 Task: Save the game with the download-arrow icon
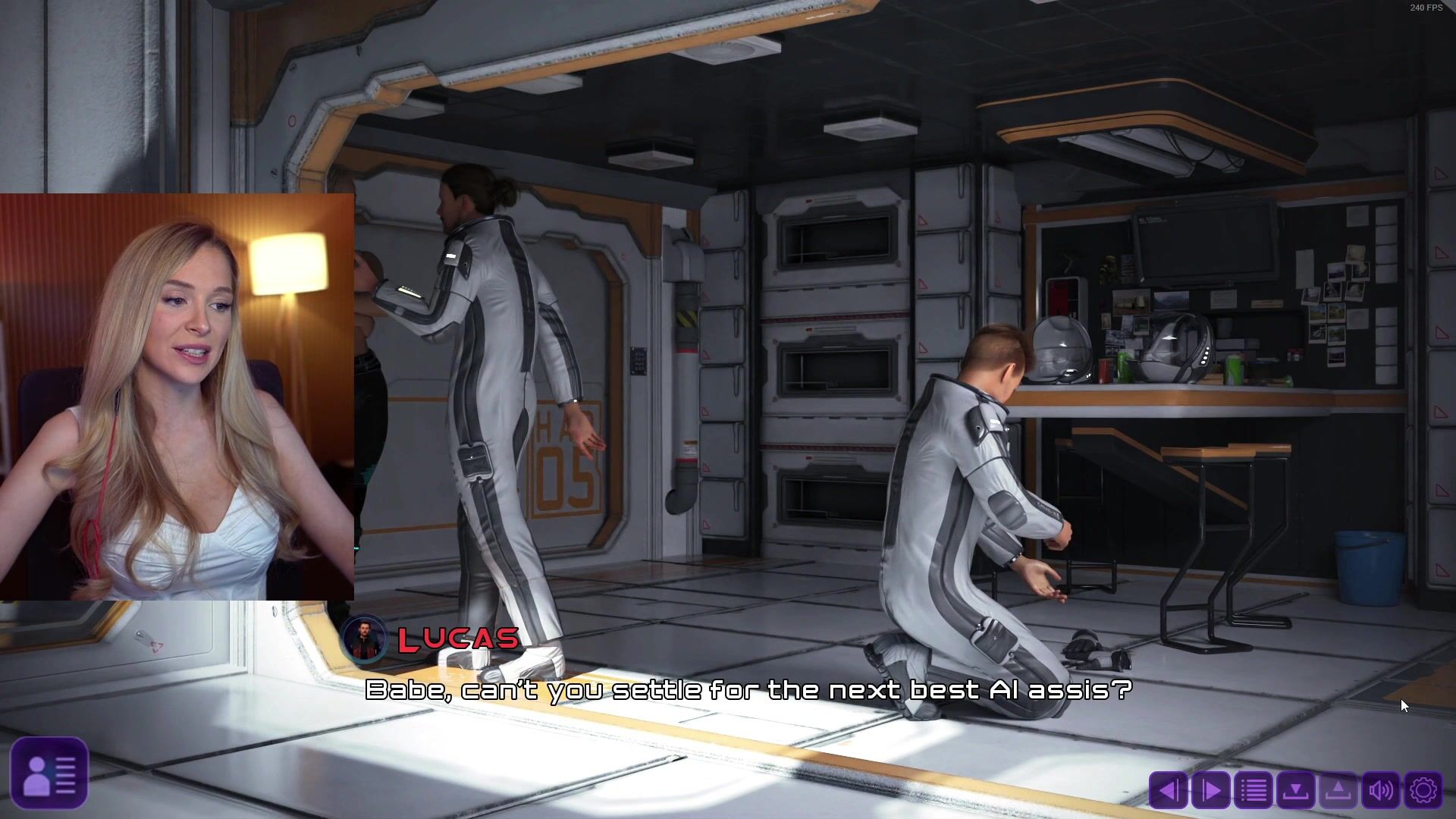pyautogui.click(x=1295, y=791)
